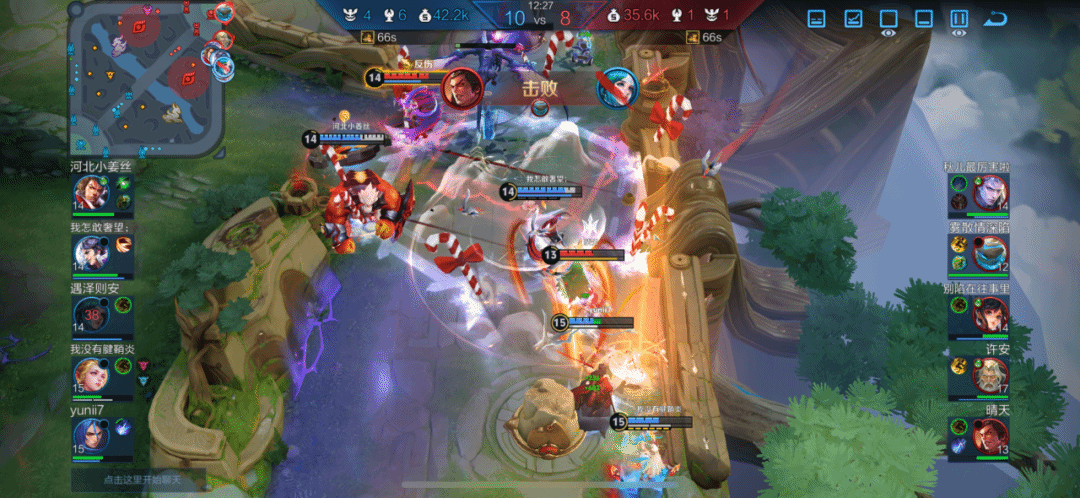Click the square icon with bottom bar
Image resolution: width=1080 pixels, height=498 pixels.
[x=924, y=19]
